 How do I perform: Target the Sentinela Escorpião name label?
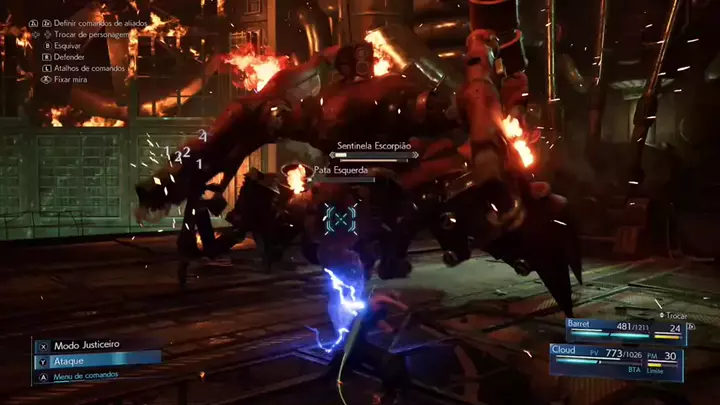pyautogui.click(x=376, y=146)
